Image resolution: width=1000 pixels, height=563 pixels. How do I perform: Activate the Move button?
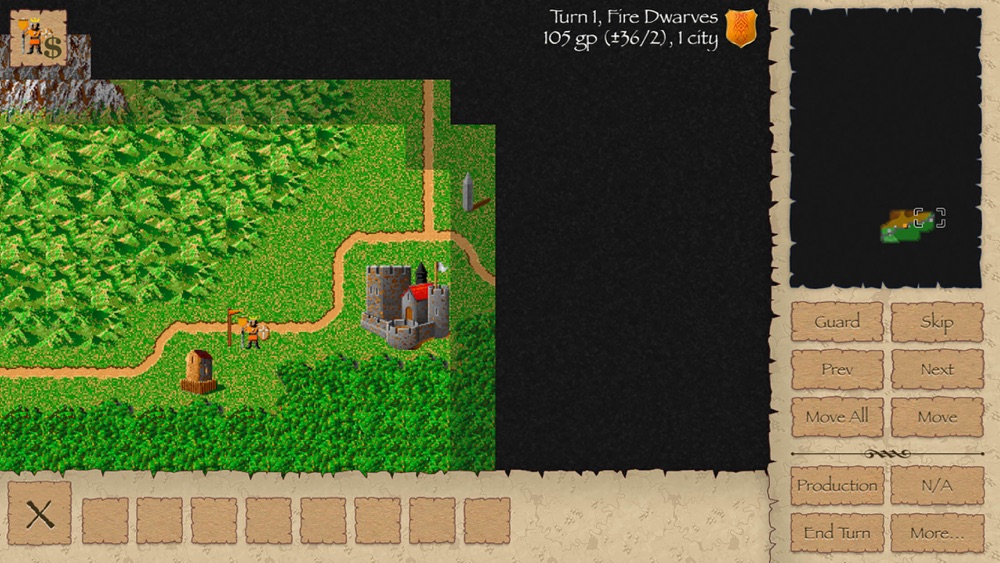coord(937,416)
